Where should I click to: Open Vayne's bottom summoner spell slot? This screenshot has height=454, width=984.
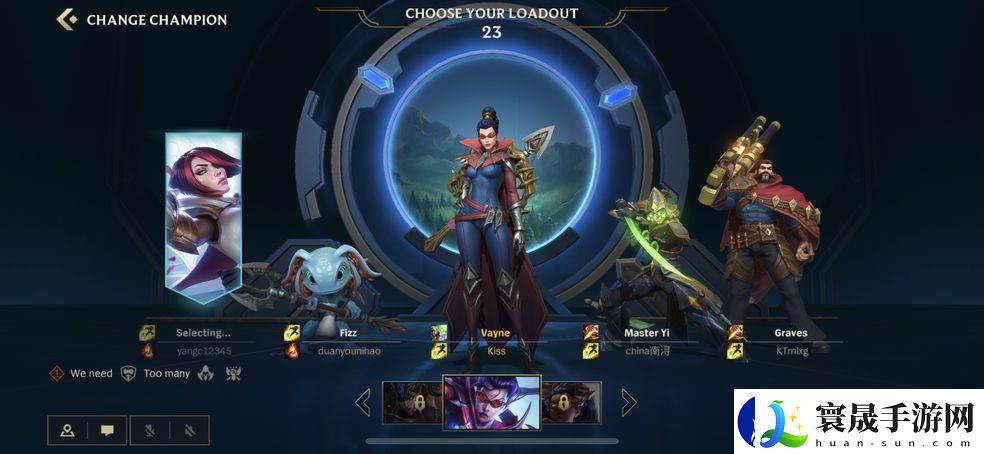tap(439, 351)
